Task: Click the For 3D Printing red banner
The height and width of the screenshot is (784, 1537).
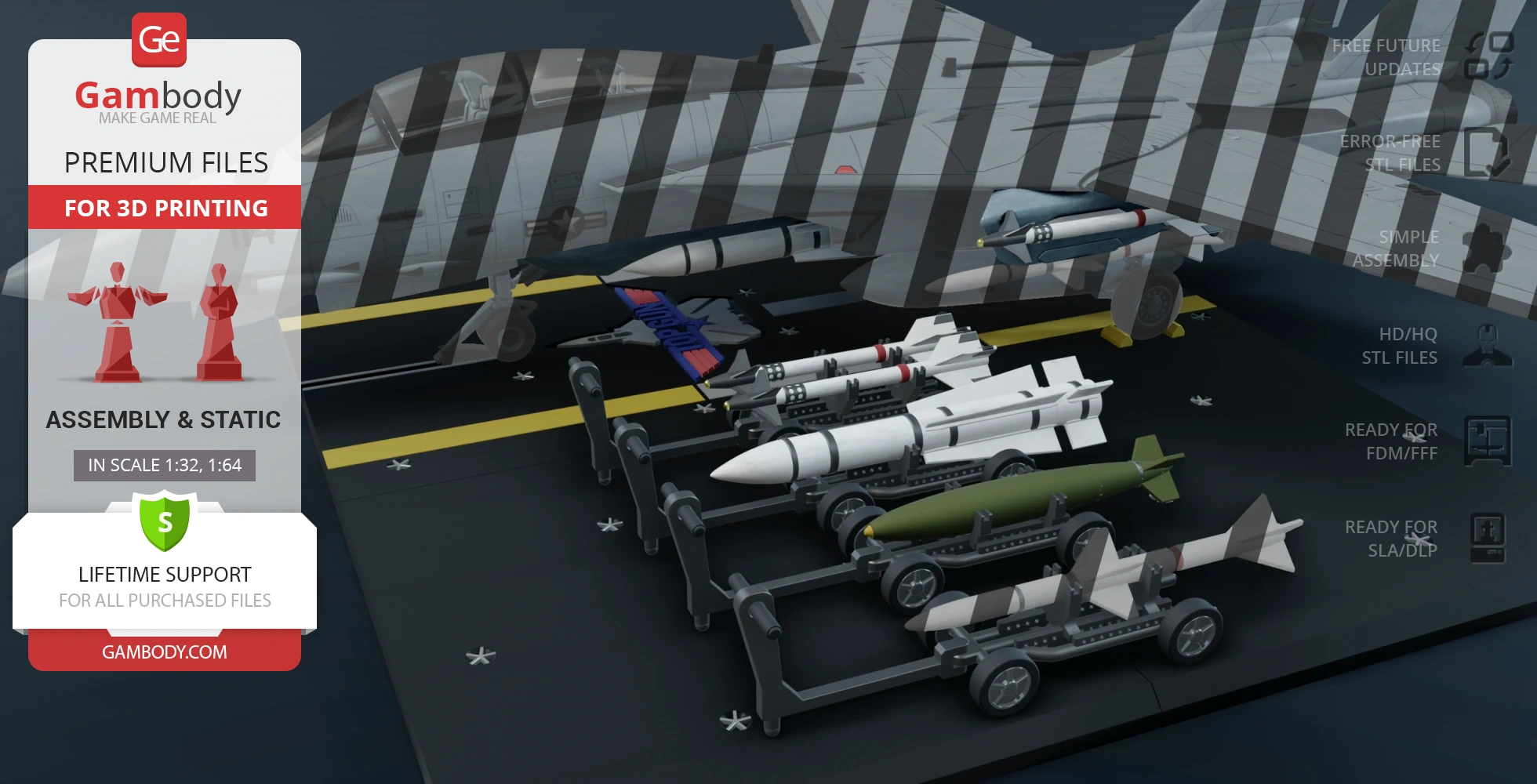Action: coord(165,208)
